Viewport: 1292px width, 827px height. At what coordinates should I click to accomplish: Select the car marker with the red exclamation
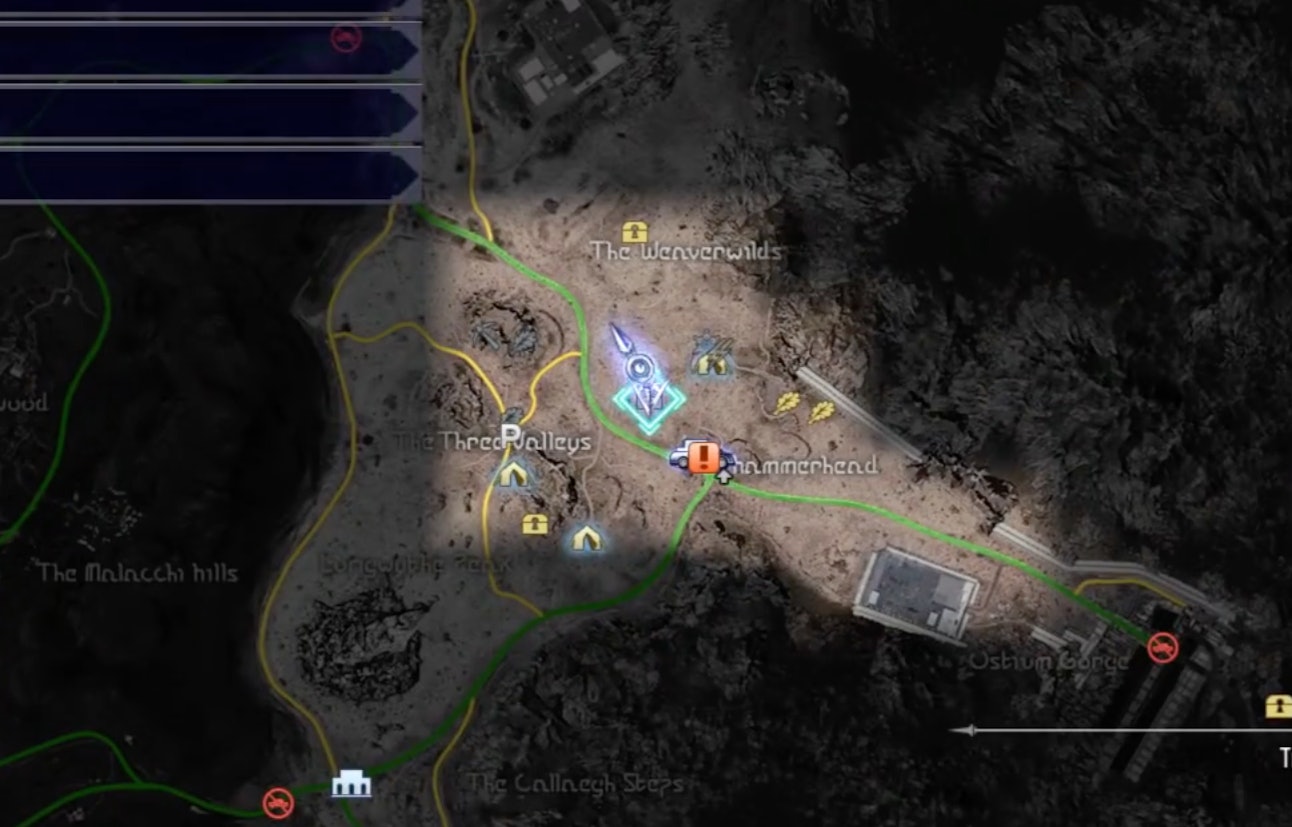(x=698, y=458)
